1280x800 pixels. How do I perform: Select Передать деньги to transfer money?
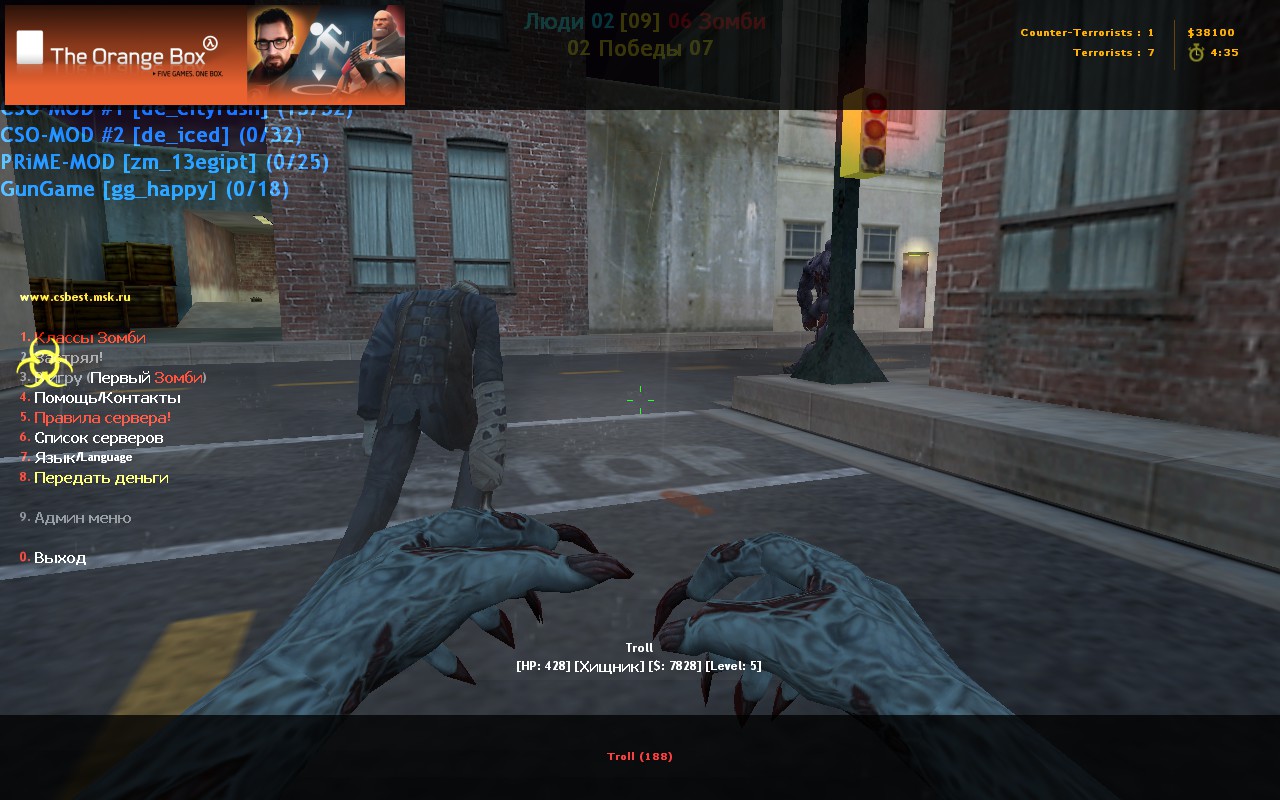(101, 478)
